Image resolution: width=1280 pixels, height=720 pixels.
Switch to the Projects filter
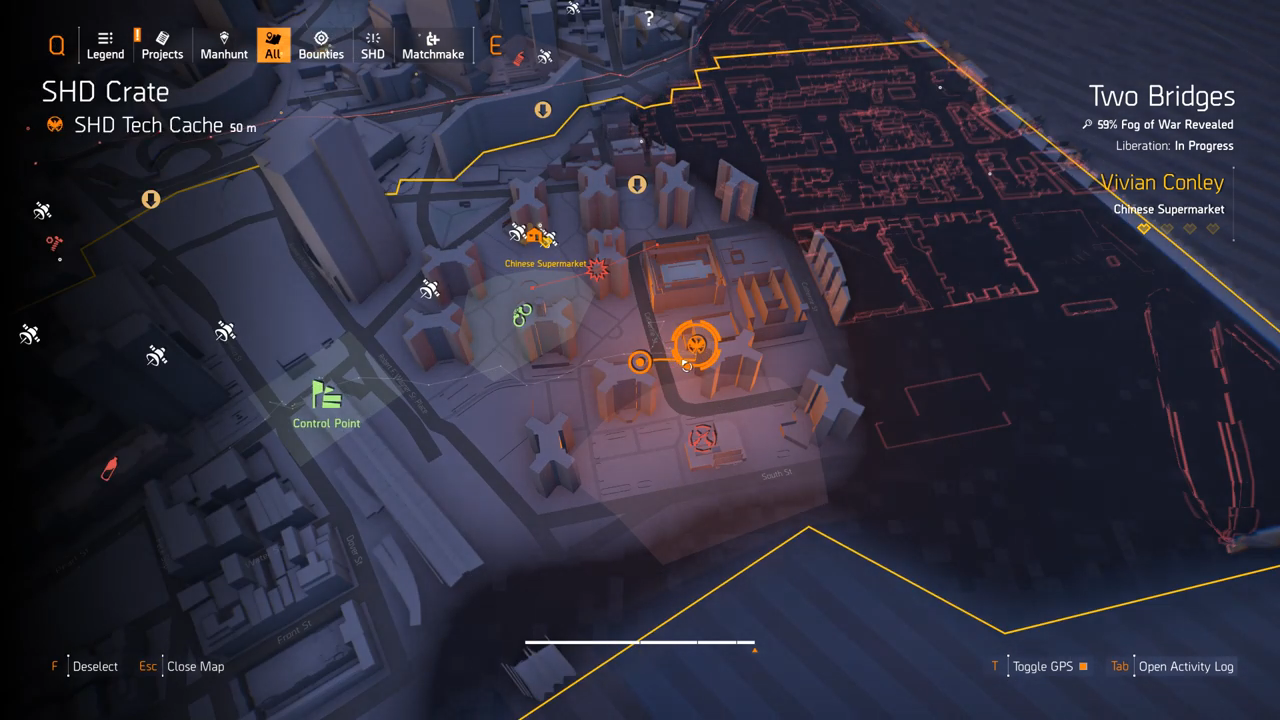[162, 45]
